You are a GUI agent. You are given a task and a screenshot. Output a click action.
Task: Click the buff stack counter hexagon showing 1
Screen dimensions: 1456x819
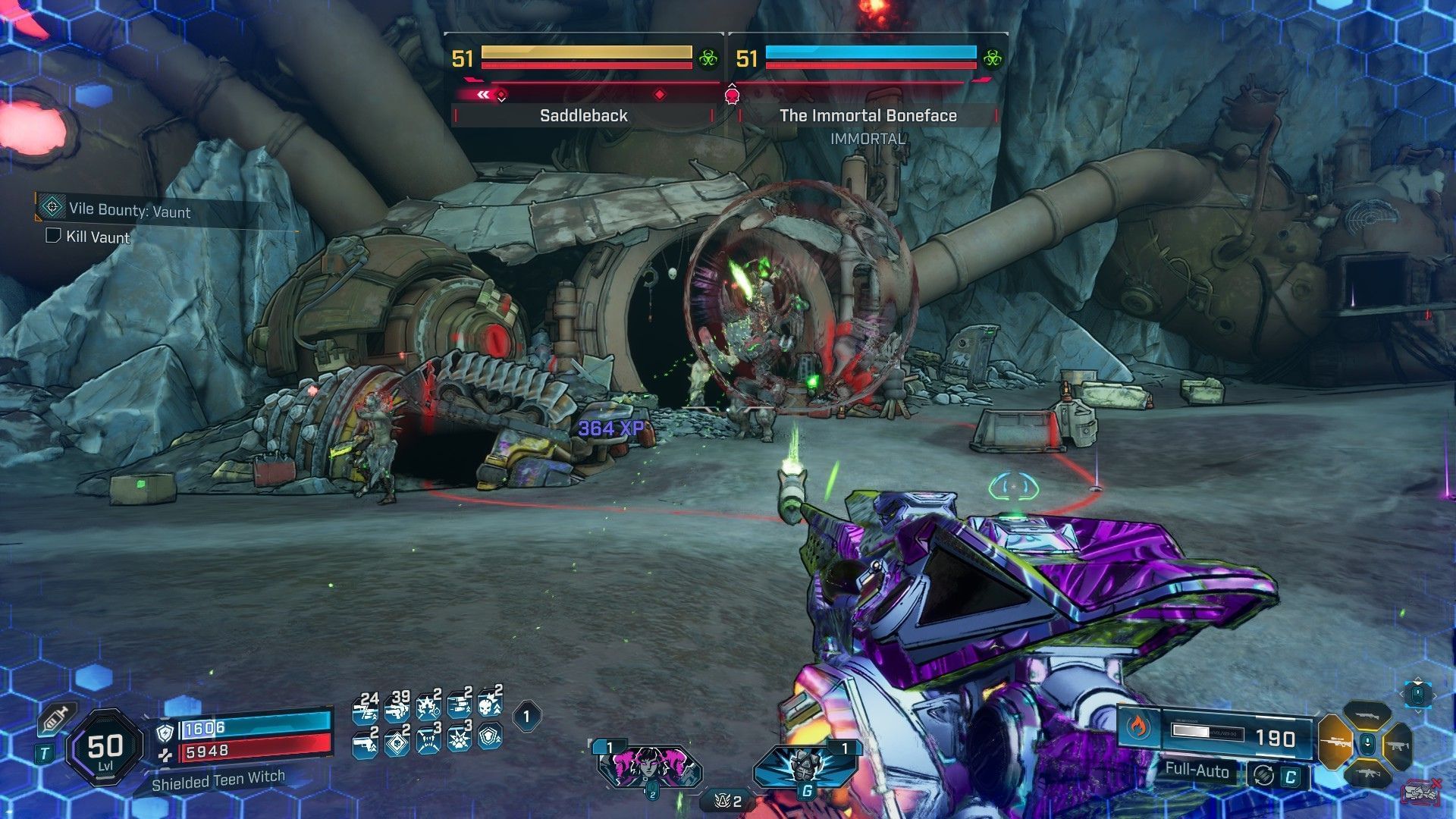pyautogui.click(x=527, y=715)
